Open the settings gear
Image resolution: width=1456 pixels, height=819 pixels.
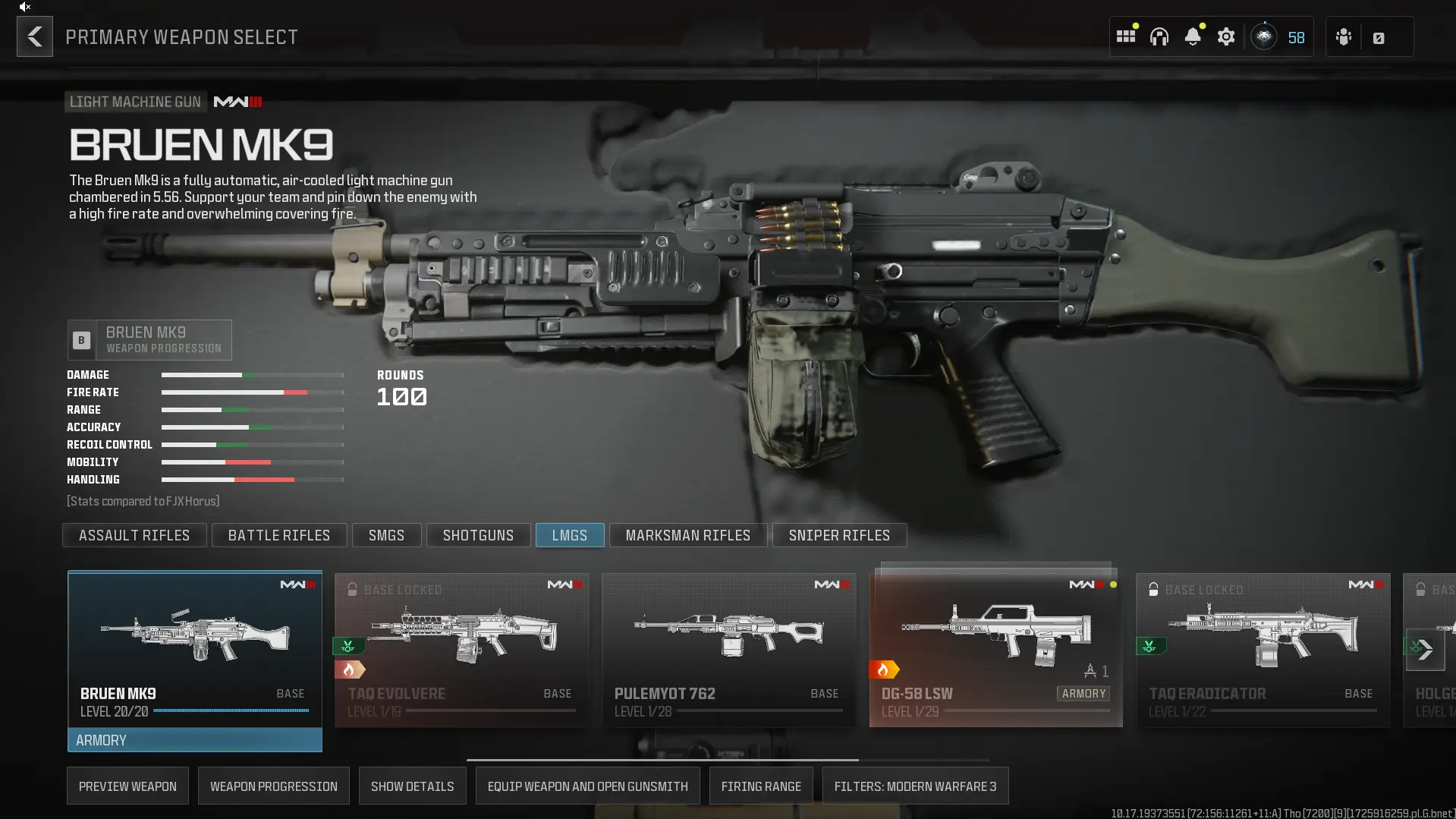point(1226,36)
